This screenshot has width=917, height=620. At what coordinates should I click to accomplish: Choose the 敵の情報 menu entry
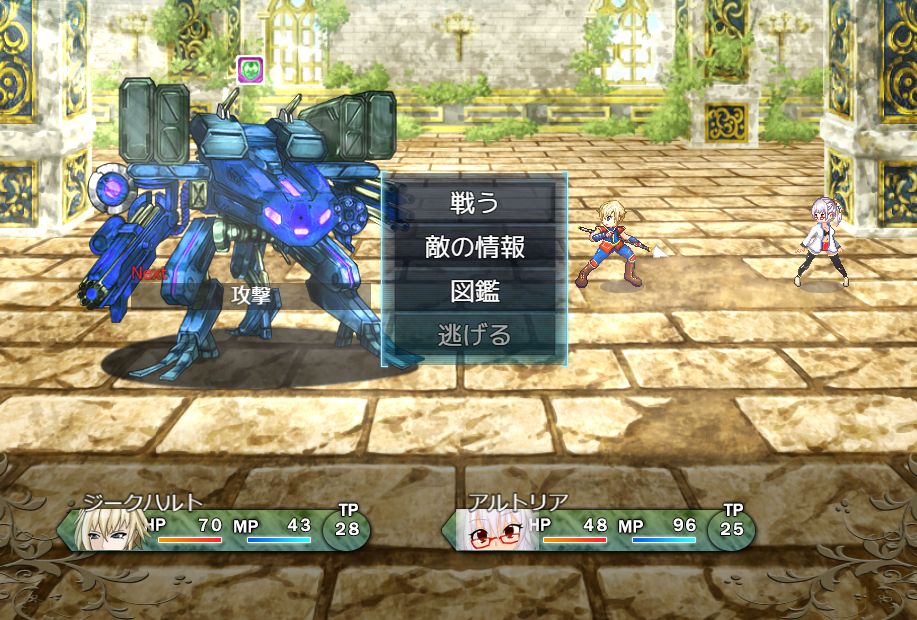click(474, 247)
